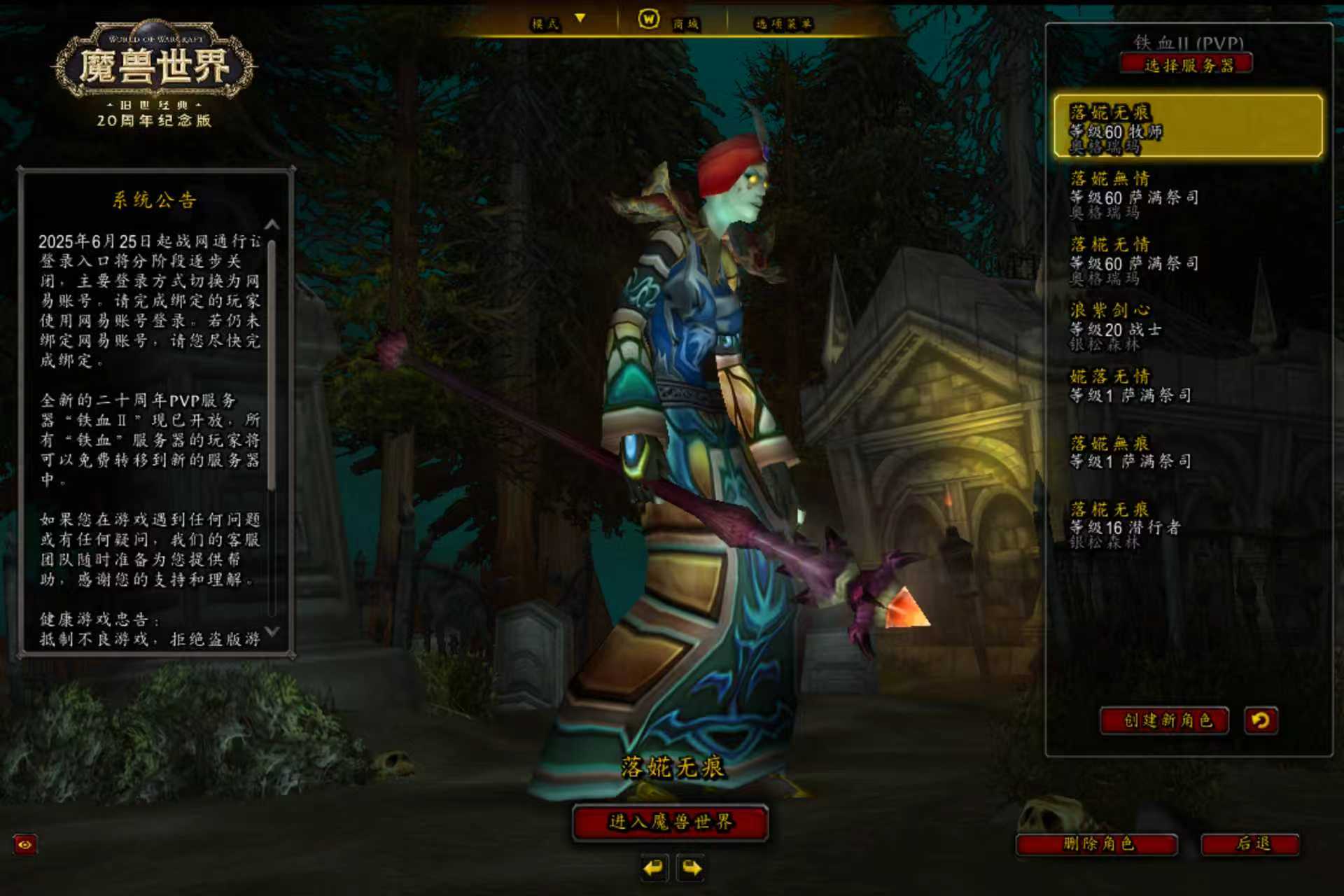Select the level 60 牧师 character 落妮无痕
The width and height of the screenshot is (1344, 896).
[x=1187, y=127]
